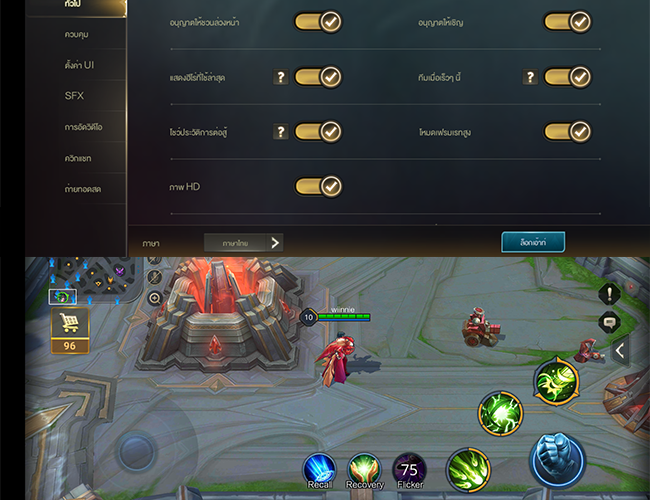Activate the Recall spell

320,470
